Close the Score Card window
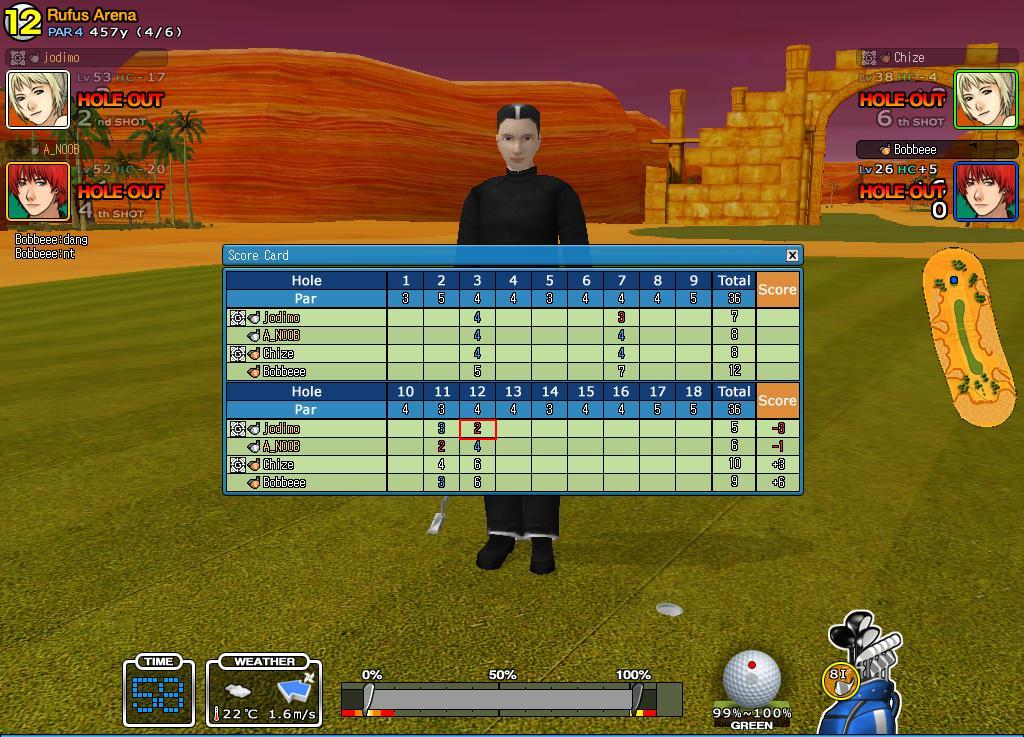The width and height of the screenshot is (1024, 737). [792, 255]
